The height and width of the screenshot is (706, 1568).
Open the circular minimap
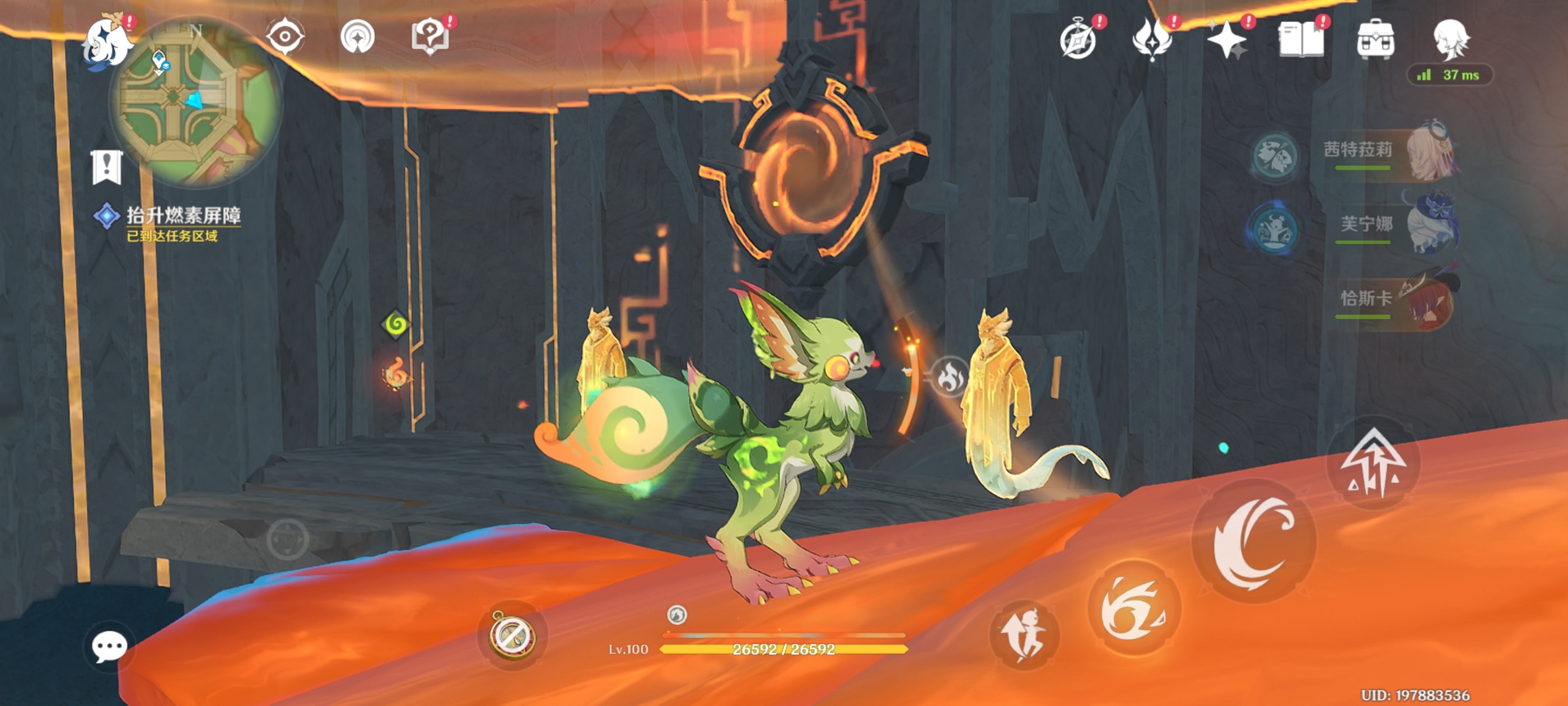(196, 100)
